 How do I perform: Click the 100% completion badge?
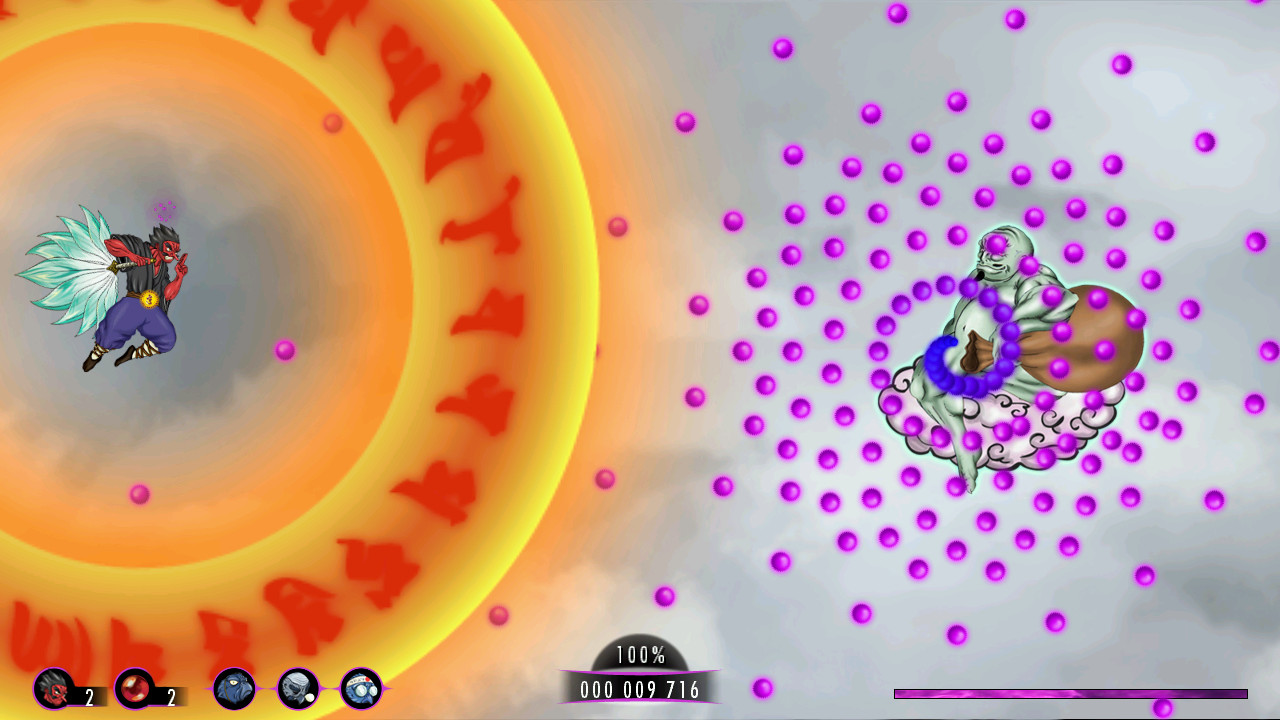click(x=639, y=656)
